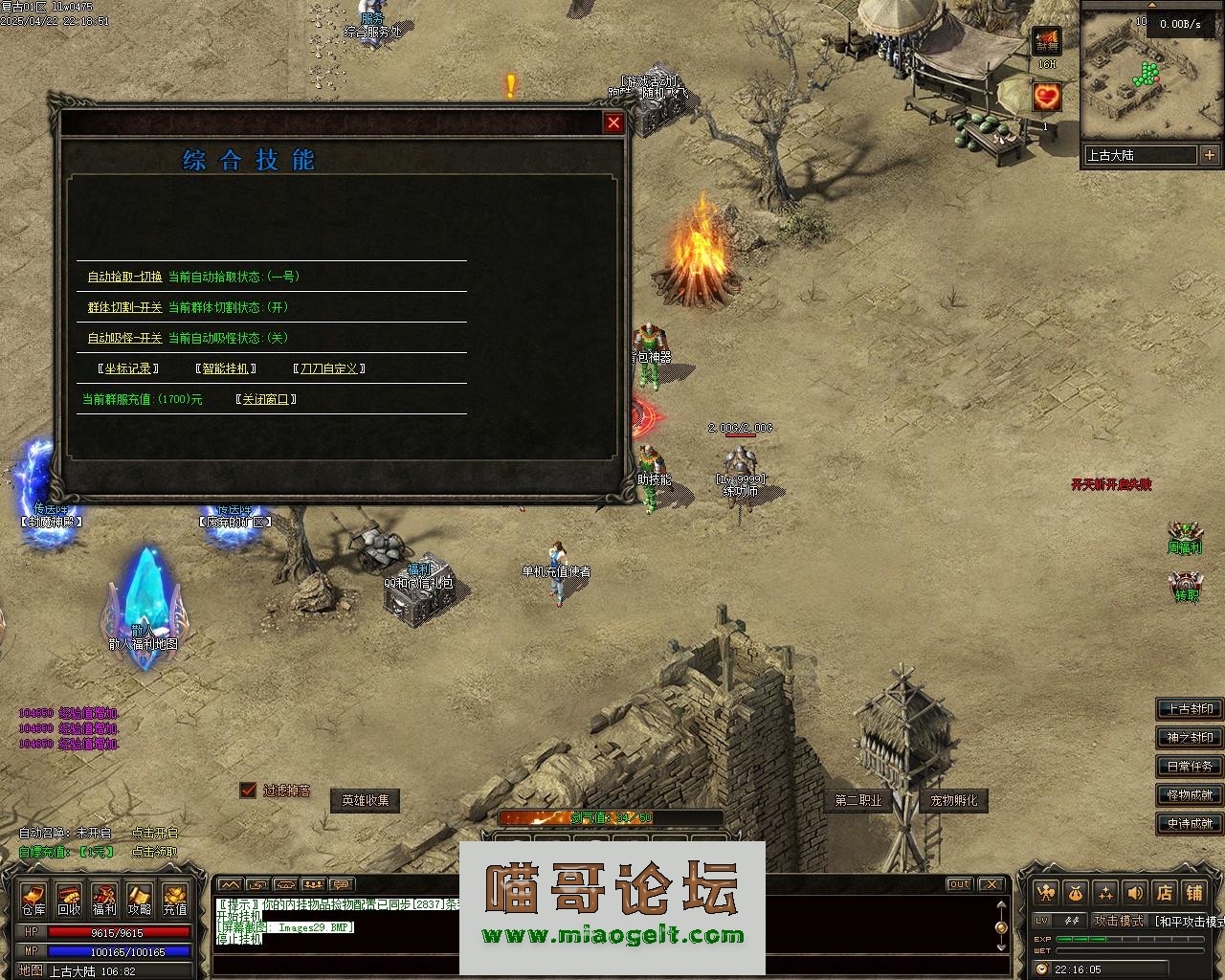Toggle the 自动吸怪-开关 link
This screenshot has width=1225, height=980.
point(124,338)
